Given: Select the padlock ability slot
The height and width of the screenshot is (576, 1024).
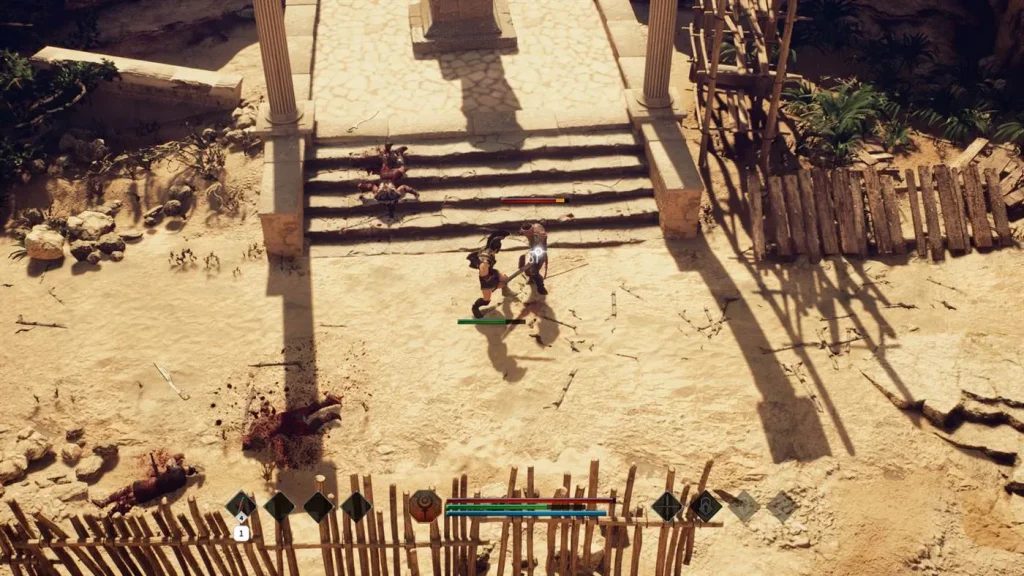Looking at the screenshot, I should tap(705, 506).
